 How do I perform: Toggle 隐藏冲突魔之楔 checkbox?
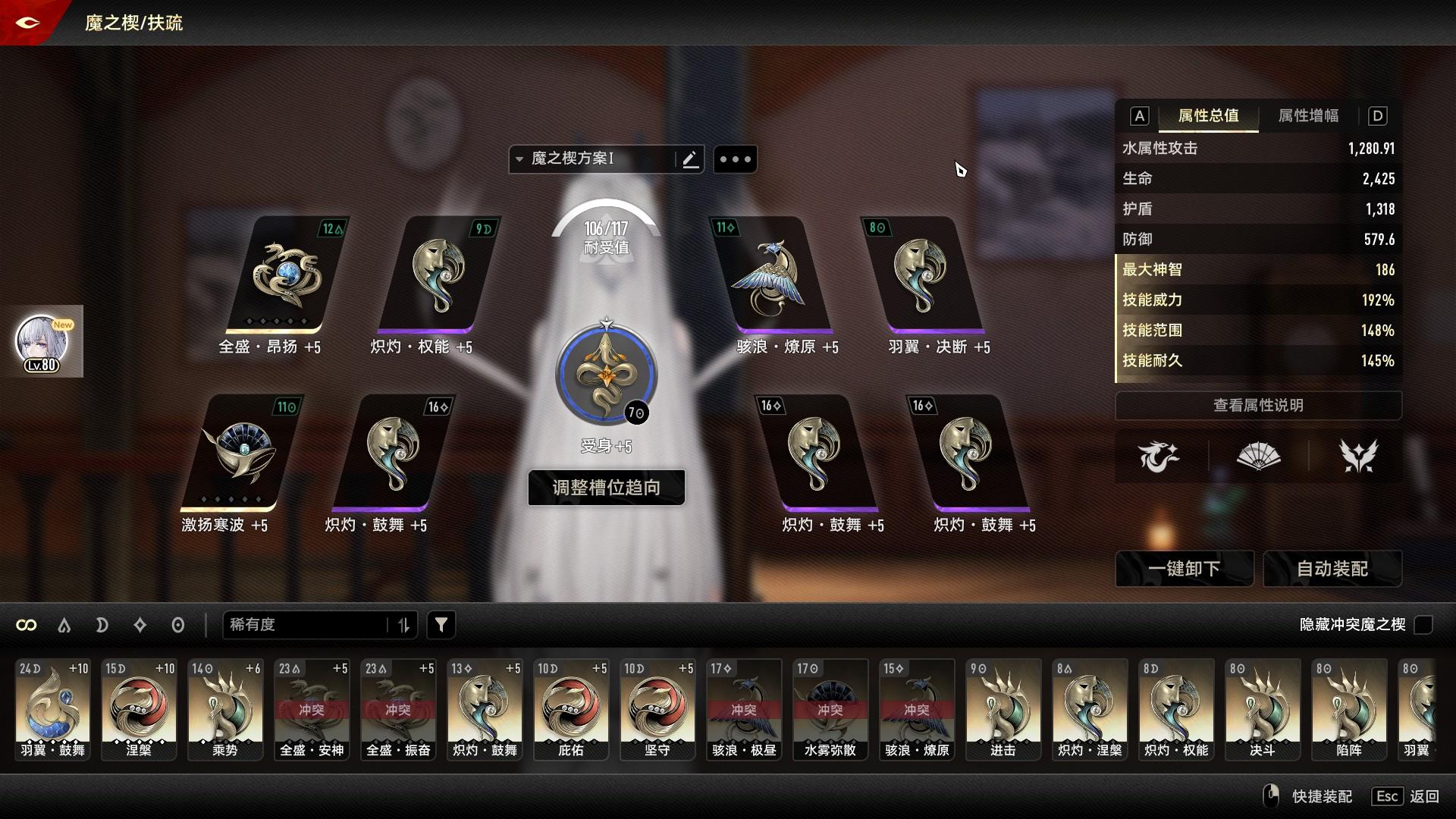point(1423,625)
